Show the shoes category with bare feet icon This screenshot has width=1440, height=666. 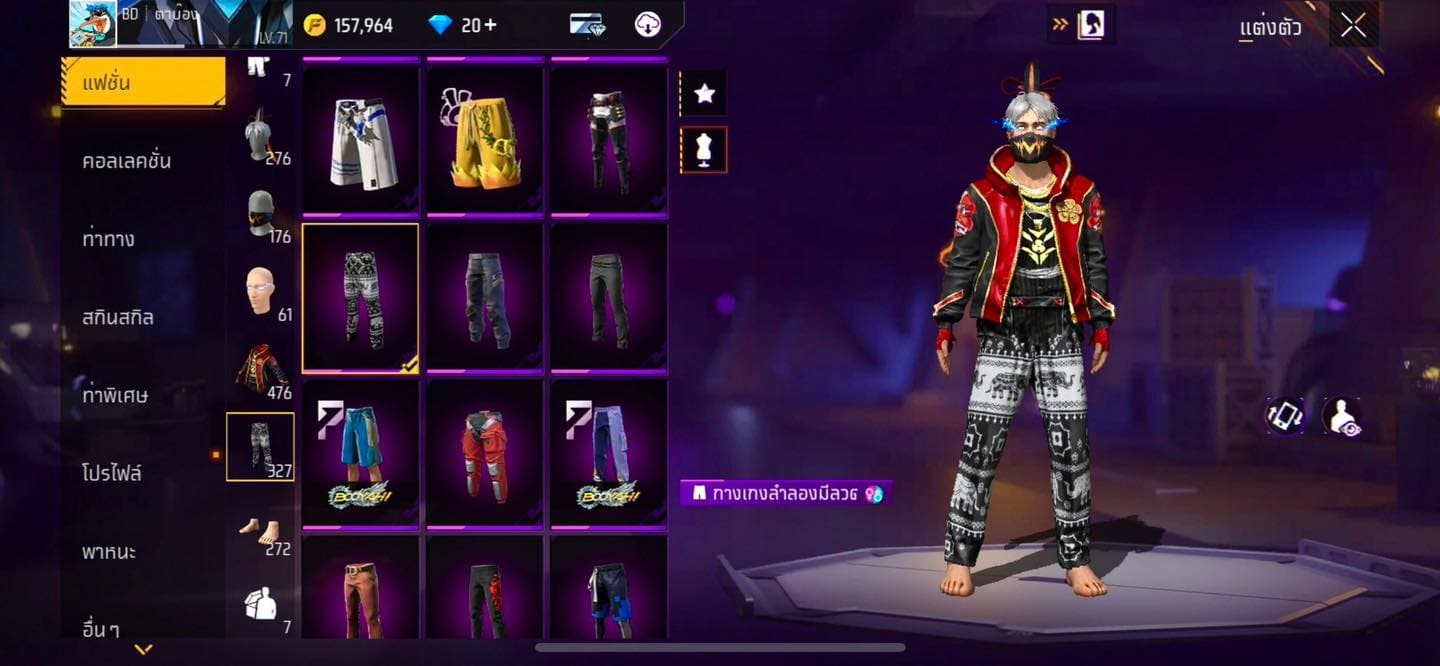click(261, 530)
